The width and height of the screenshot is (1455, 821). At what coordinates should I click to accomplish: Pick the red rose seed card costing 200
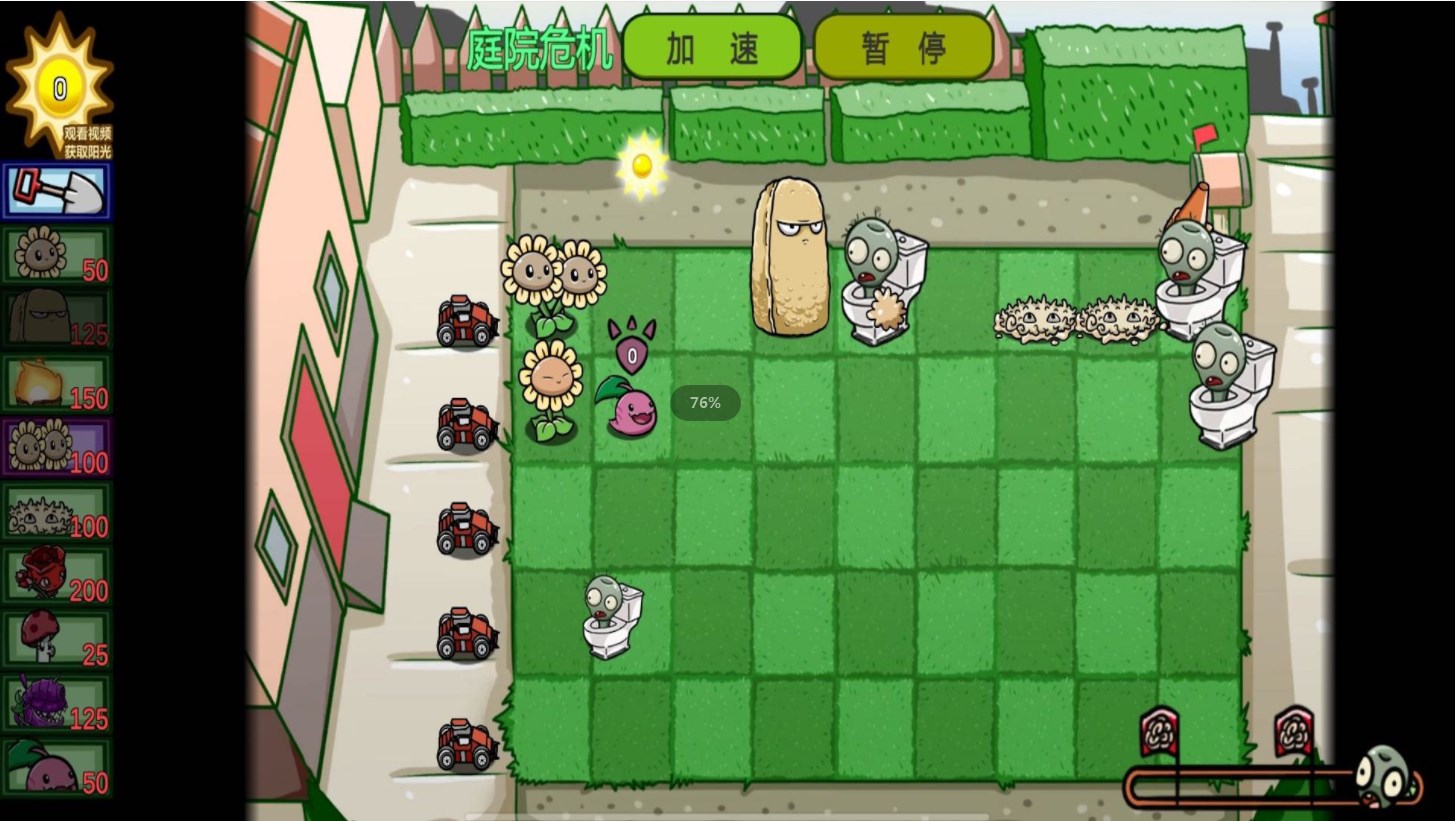point(57,576)
